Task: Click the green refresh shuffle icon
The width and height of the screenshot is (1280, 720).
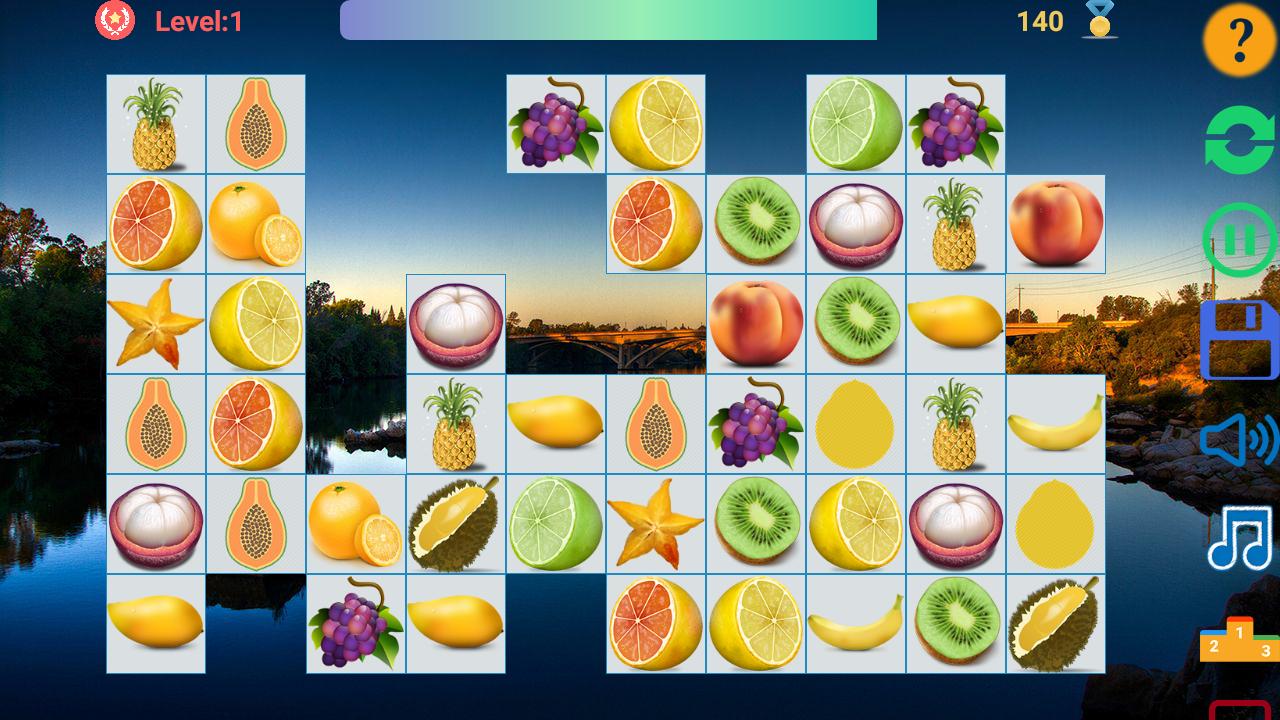Action: (x=1236, y=140)
